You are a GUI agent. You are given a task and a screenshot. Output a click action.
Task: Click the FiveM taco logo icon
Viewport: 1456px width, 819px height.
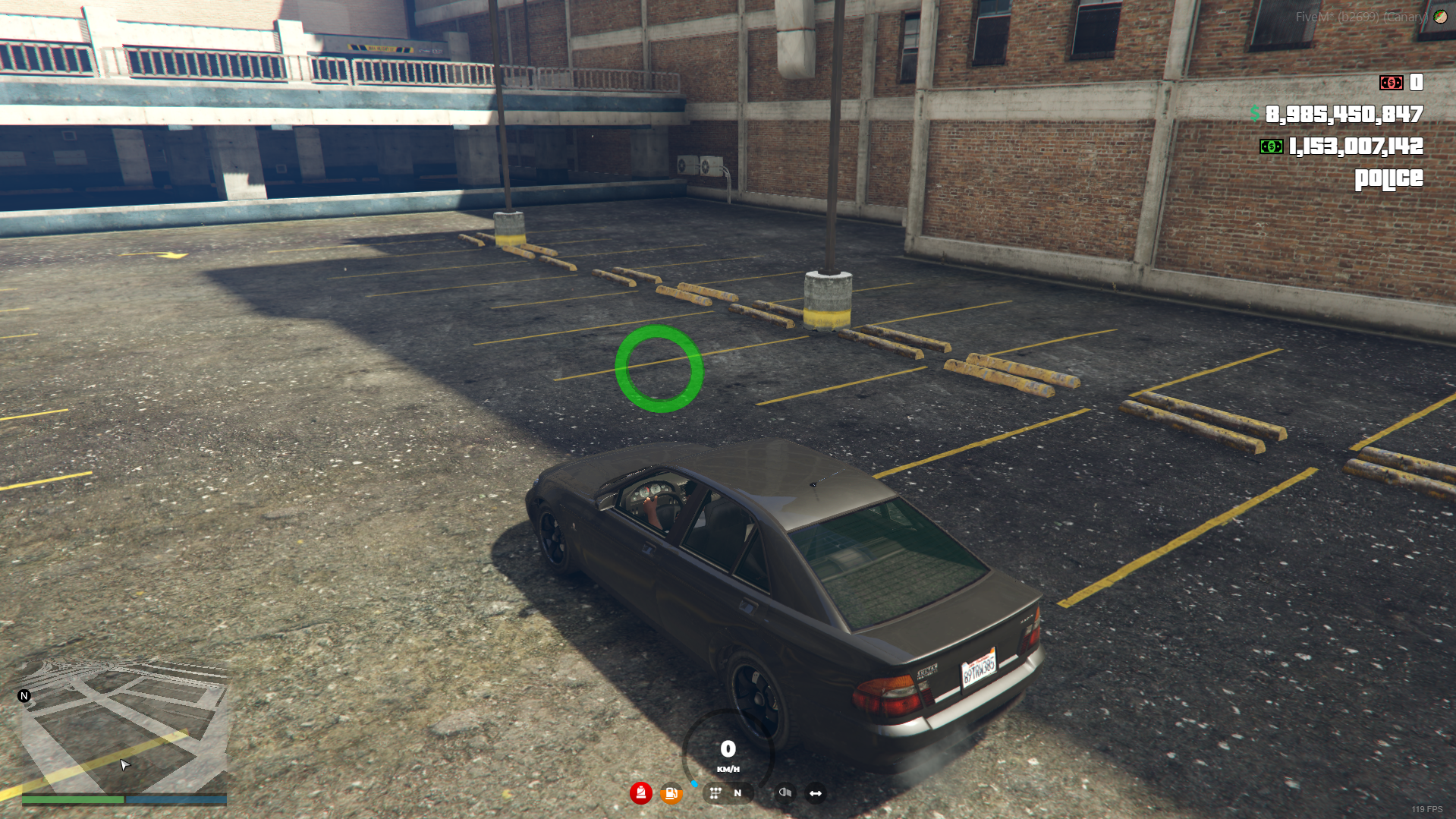(1440, 17)
